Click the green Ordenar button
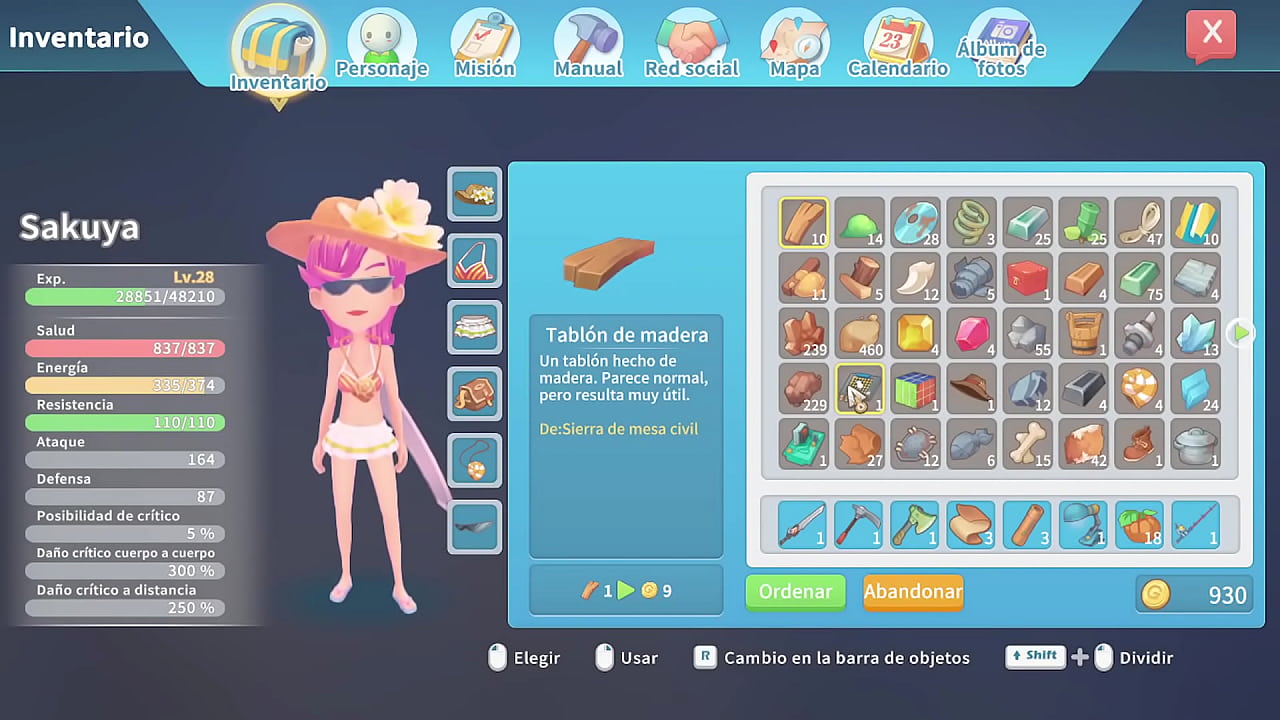The height and width of the screenshot is (720, 1280). [x=795, y=592]
